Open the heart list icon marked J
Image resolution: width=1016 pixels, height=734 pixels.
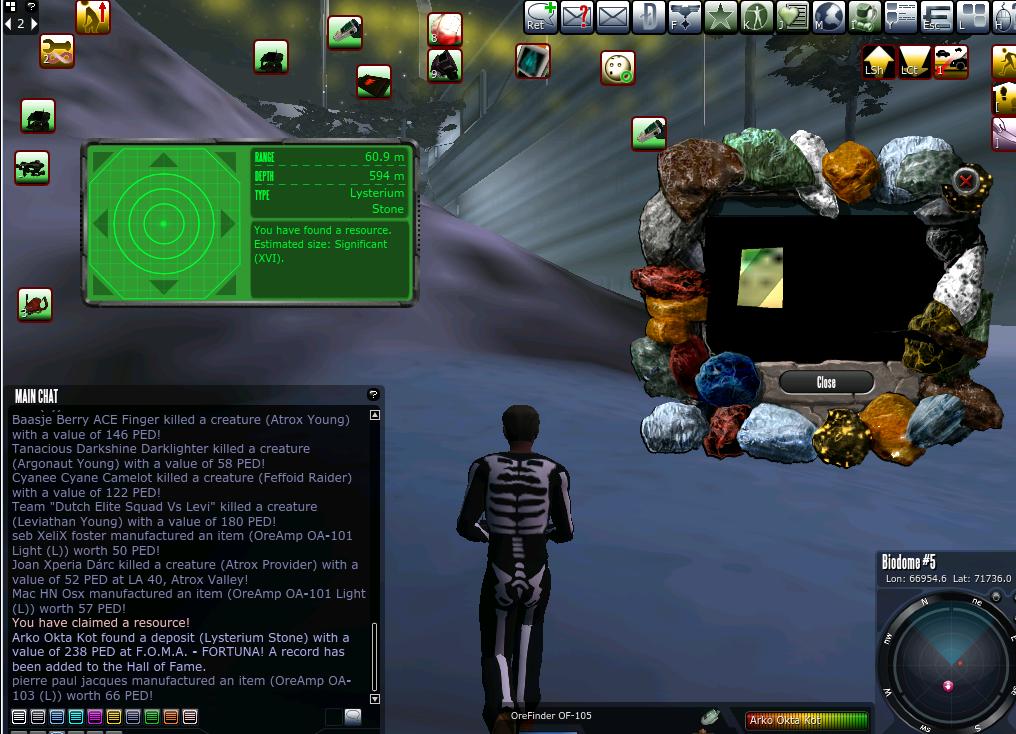point(792,17)
